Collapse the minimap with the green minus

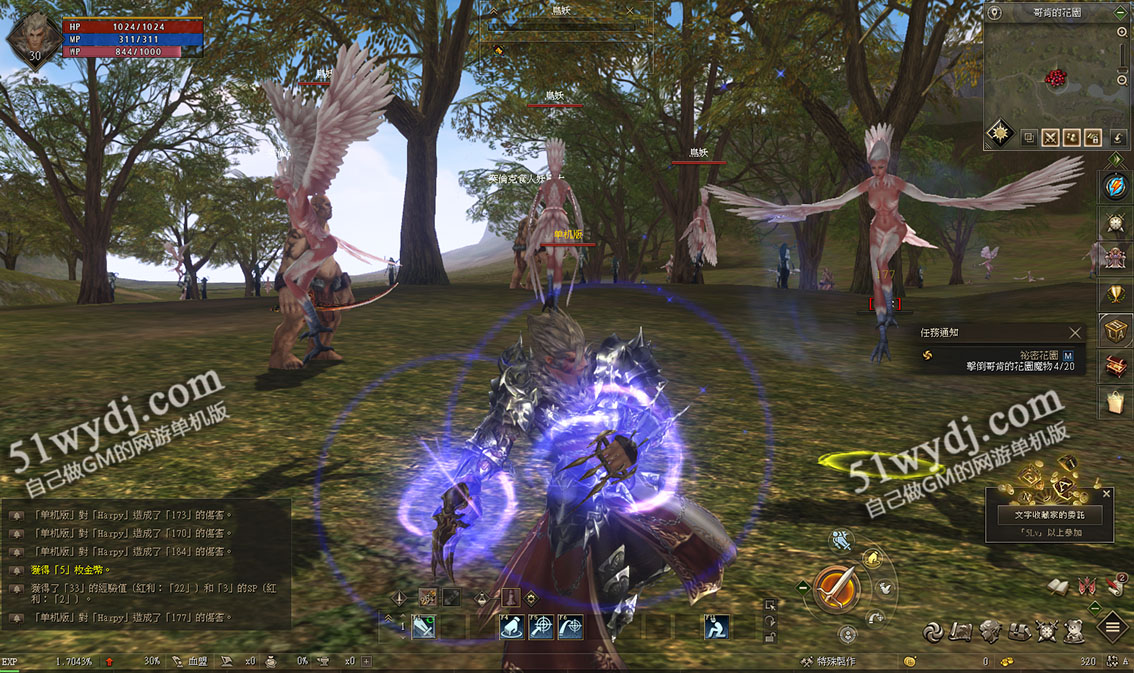[1124, 12]
